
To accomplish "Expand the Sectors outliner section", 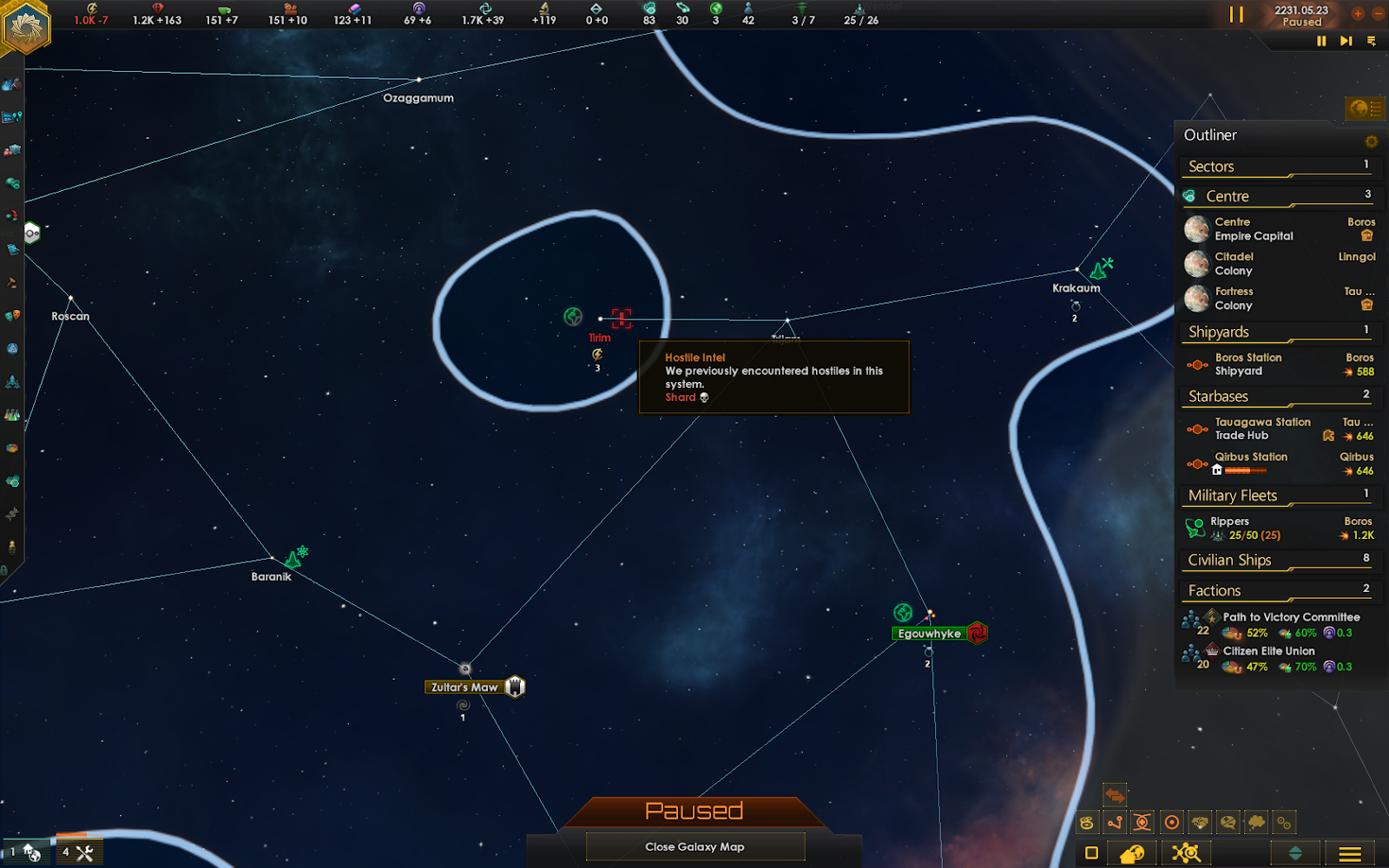I will point(1276,167).
